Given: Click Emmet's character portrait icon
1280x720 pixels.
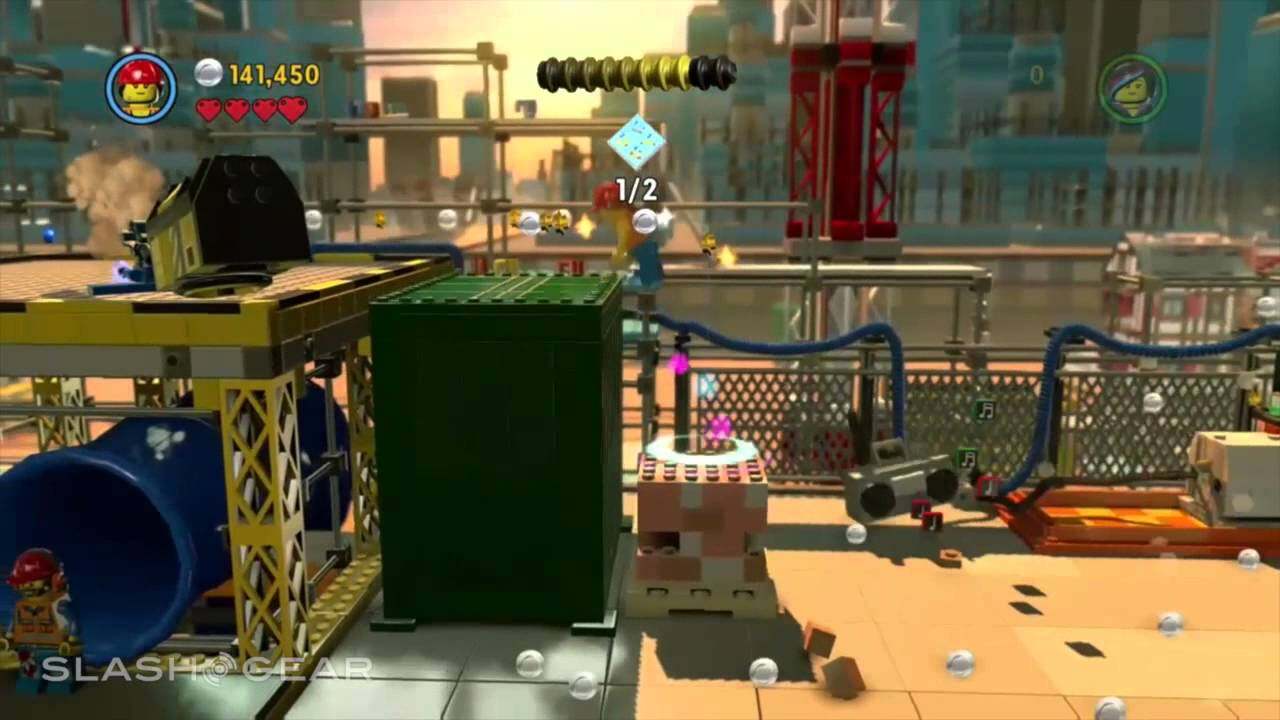Looking at the screenshot, I should pos(140,88).
